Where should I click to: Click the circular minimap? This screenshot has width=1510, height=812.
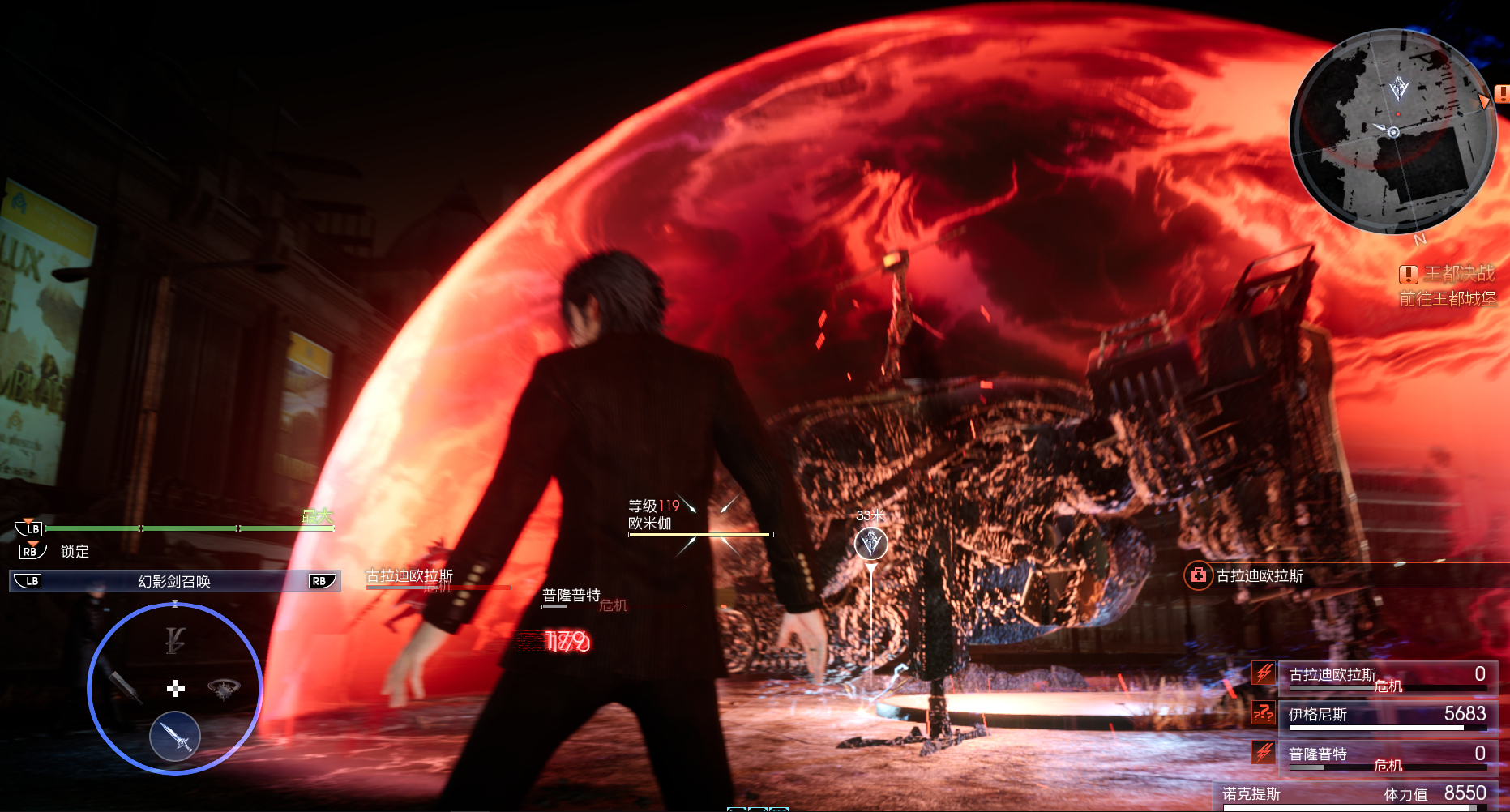click(1392, 131)
